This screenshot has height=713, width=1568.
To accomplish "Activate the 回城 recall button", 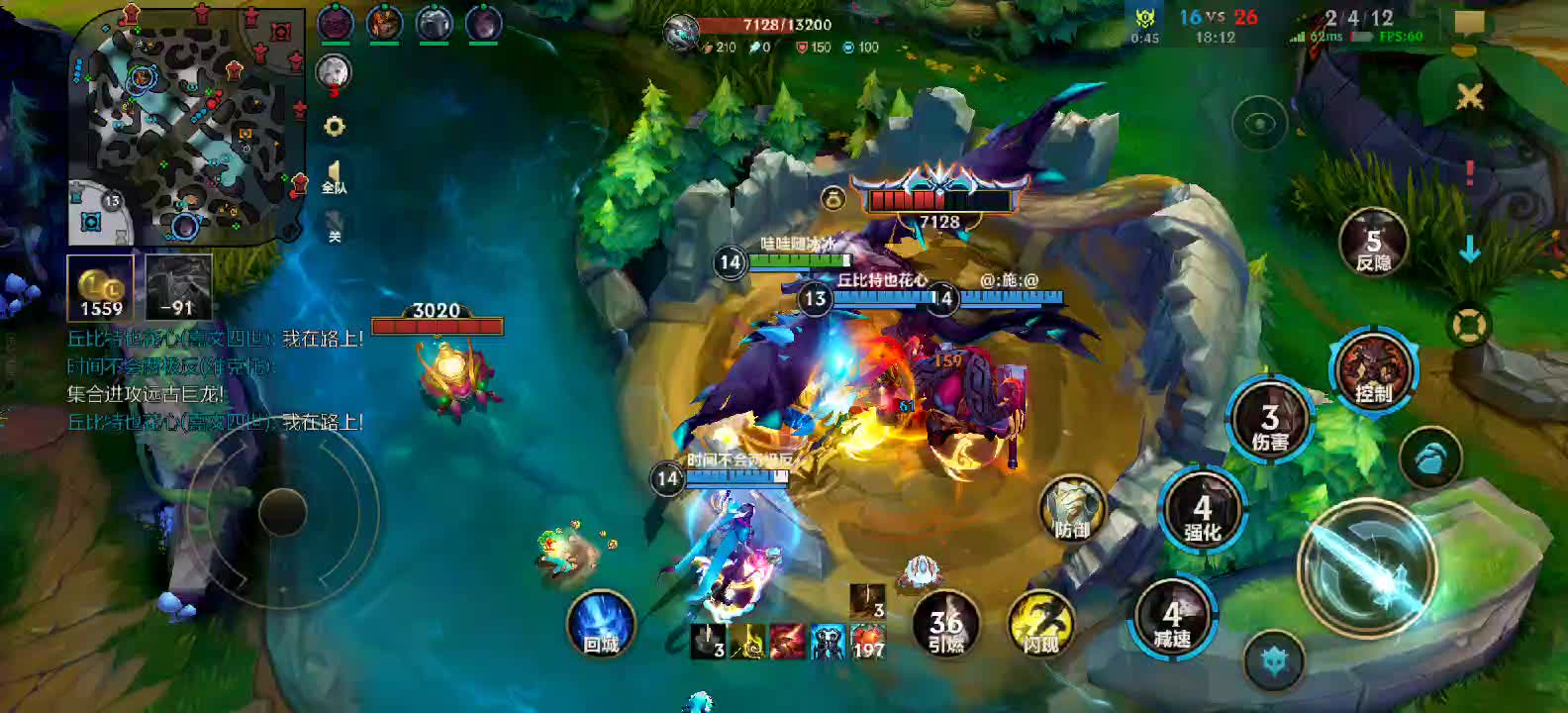I will click(600, 625).
